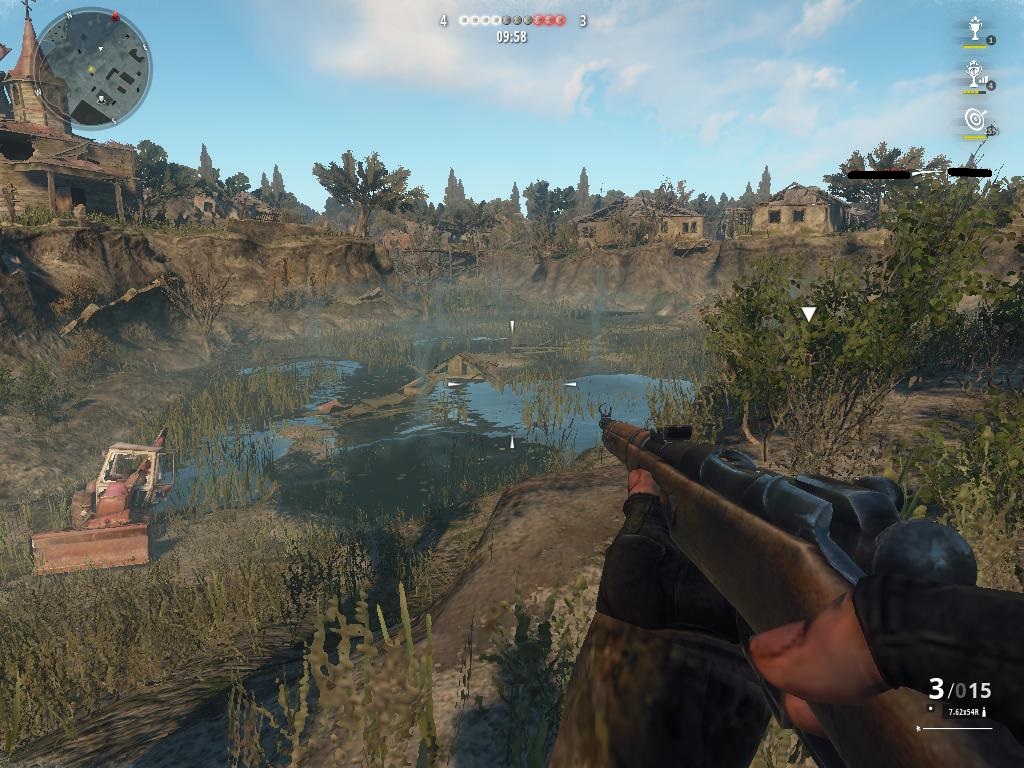
Task: Click the bullseye target accuracy icon
Action: (975, 119)
